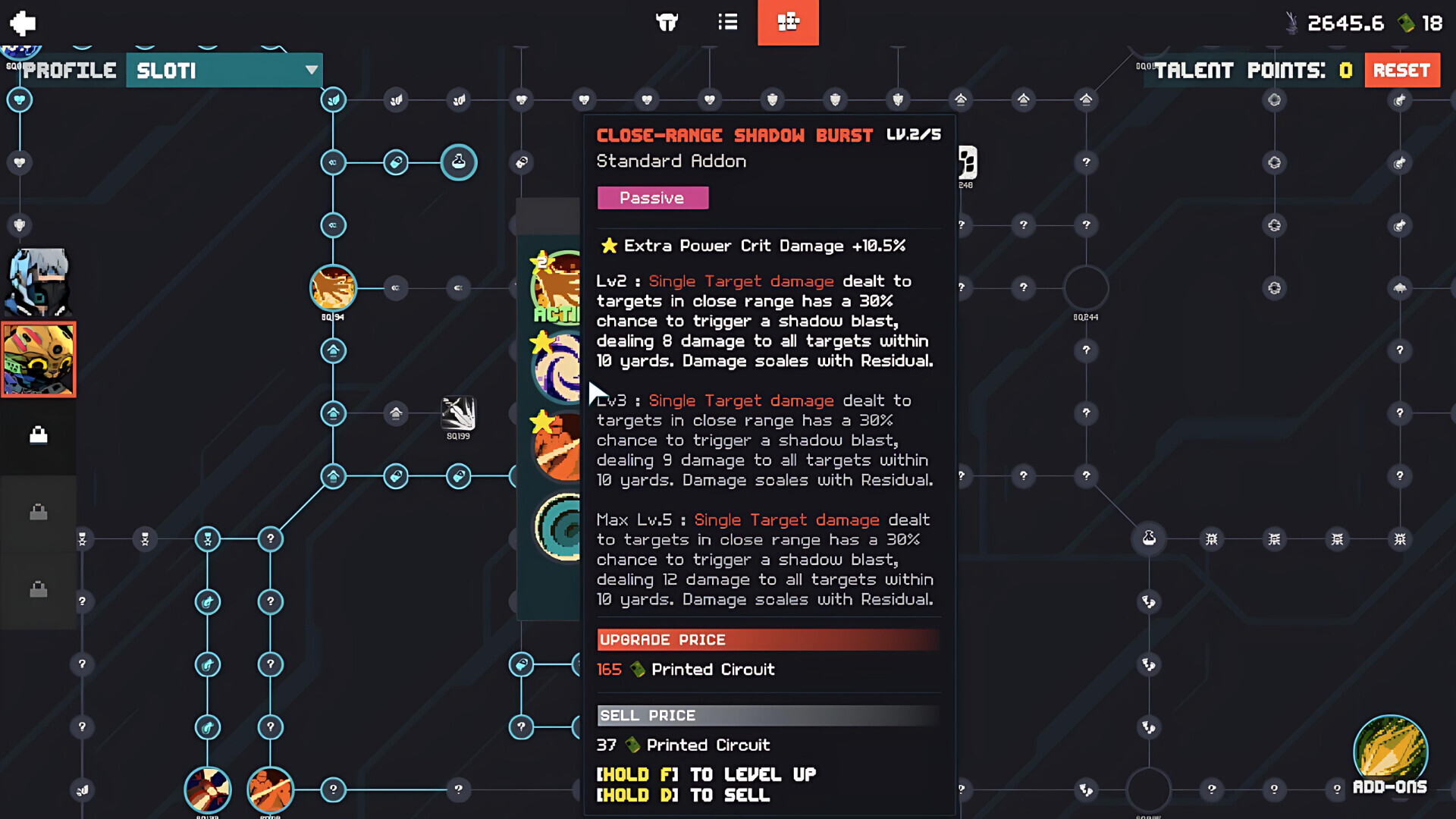Switch to the list view tab at top
Screen dimensions: 1456x819
click(x=726, y=23)
